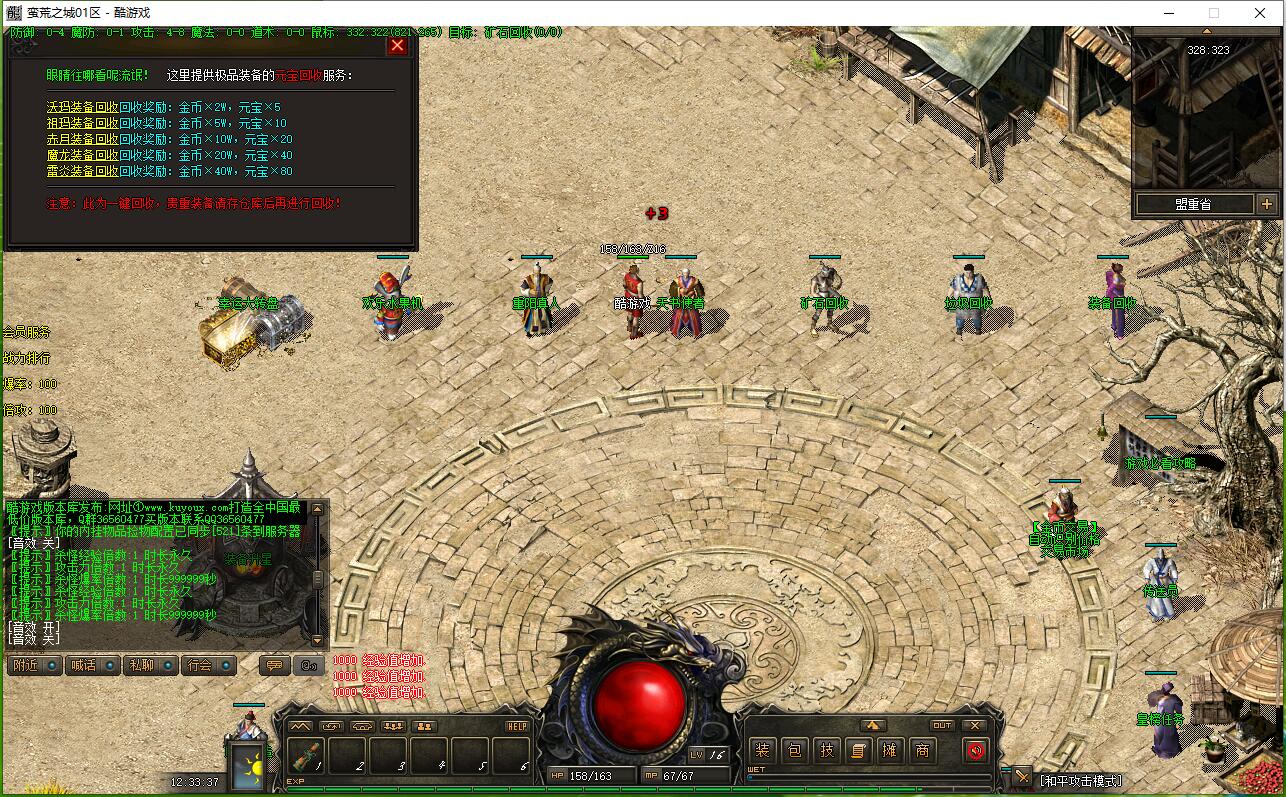Pick the 雷炎装备回收 recycling link

click(82, 171)
